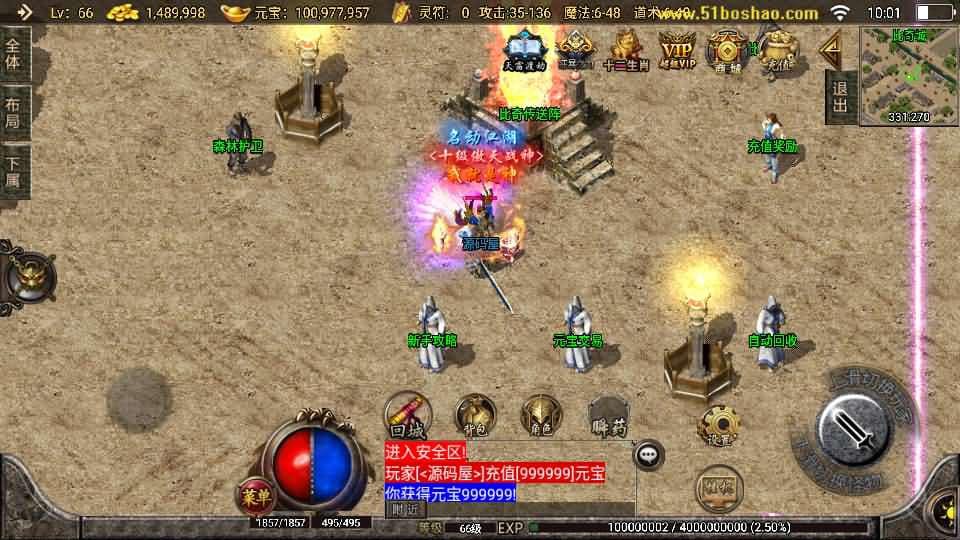Use the 回城 return-to-town scroll

(408, 415)
